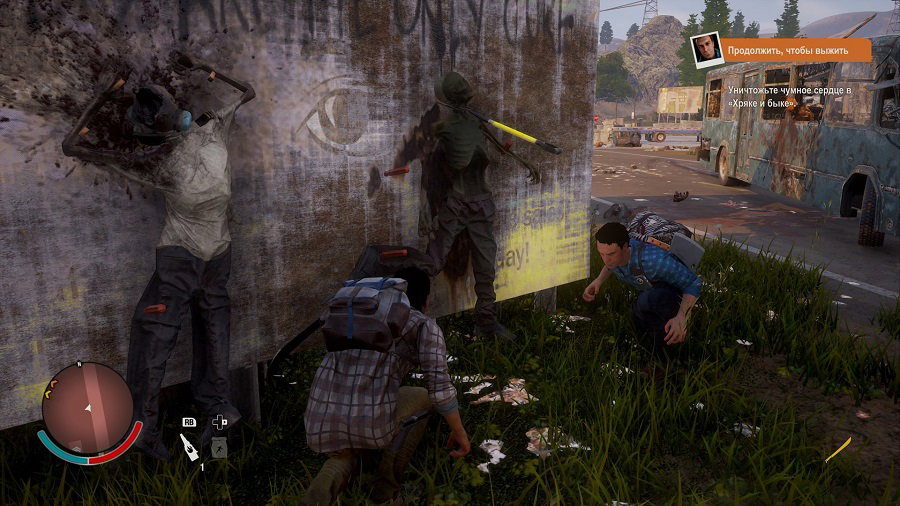Open the circular minimap
900x506 pixels.
(88, 408)
